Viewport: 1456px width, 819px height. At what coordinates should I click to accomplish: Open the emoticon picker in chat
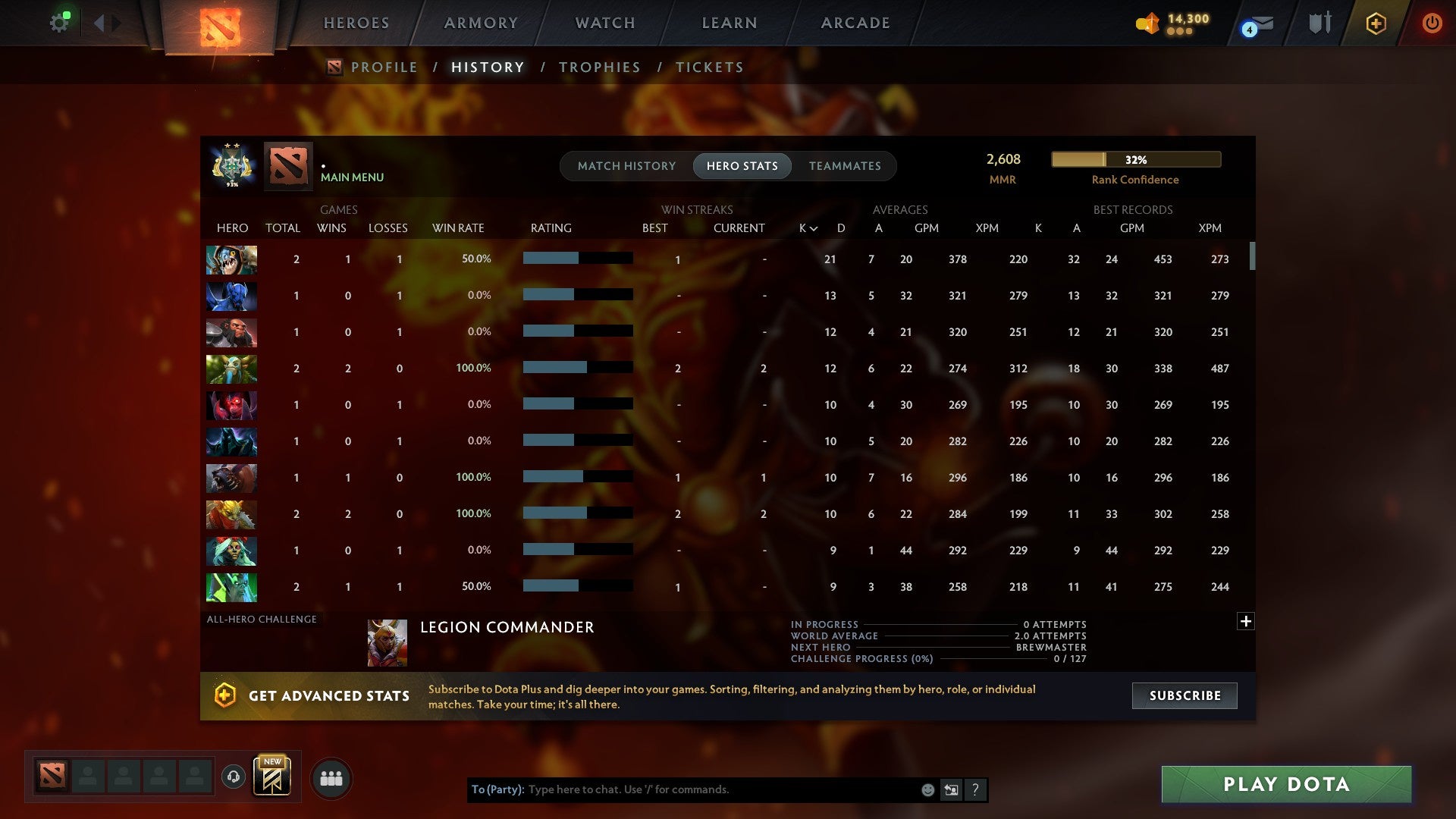point(927,789)
